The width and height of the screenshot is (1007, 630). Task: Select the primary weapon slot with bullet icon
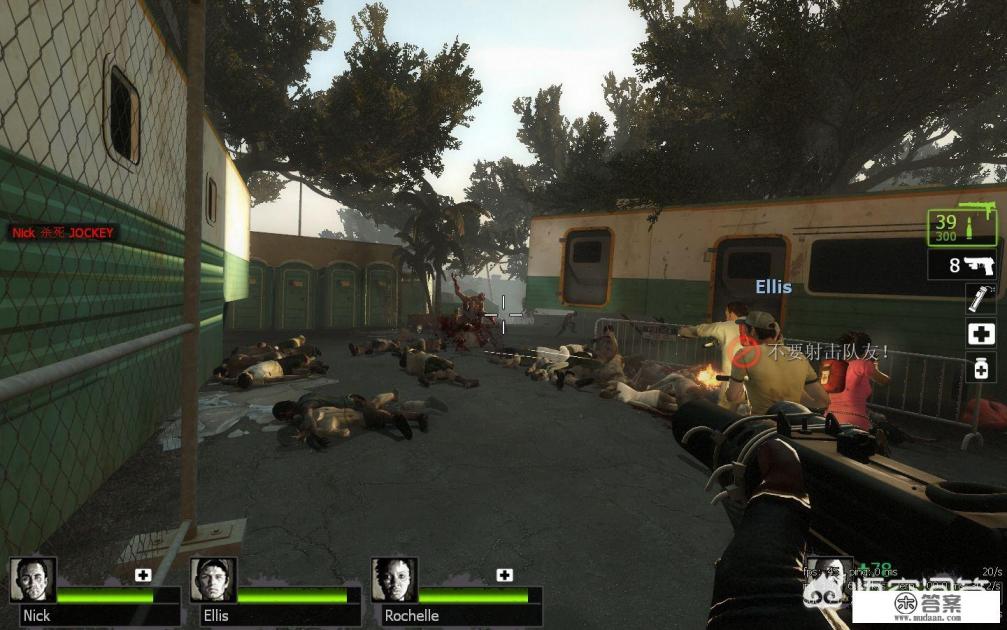963,228
